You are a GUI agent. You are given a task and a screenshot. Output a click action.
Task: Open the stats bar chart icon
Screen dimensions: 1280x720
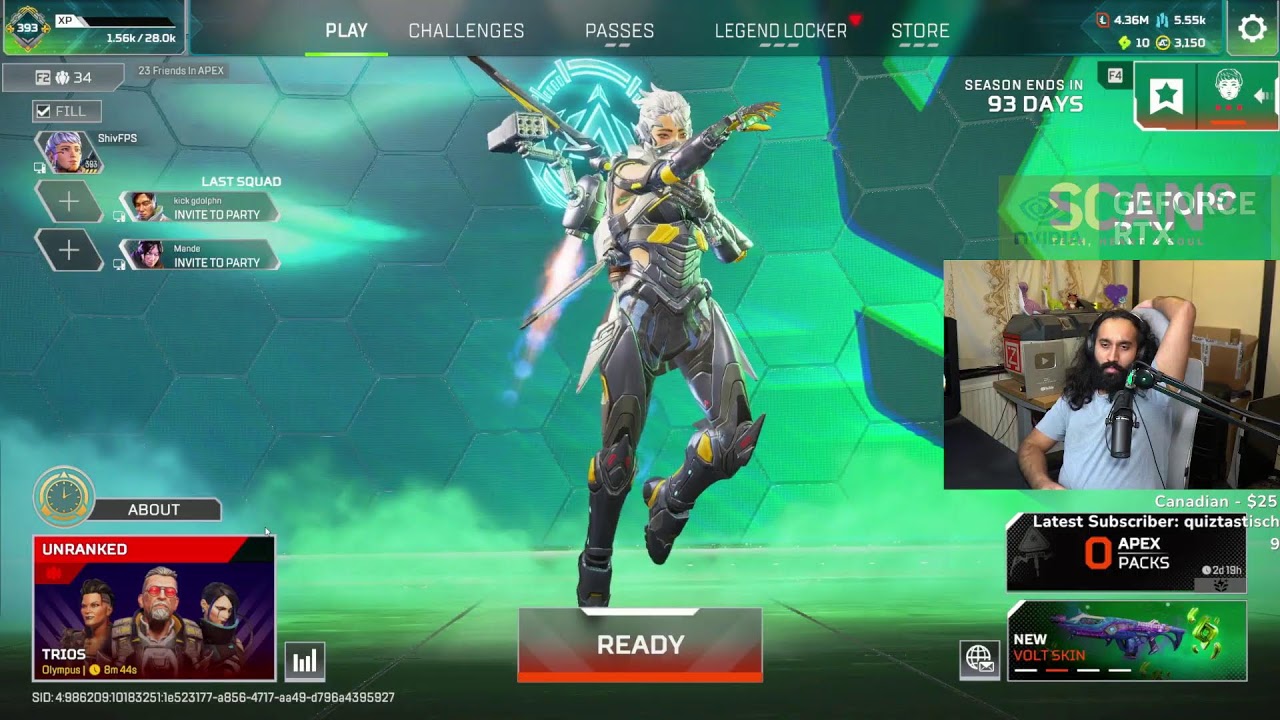tap(304, 661)
